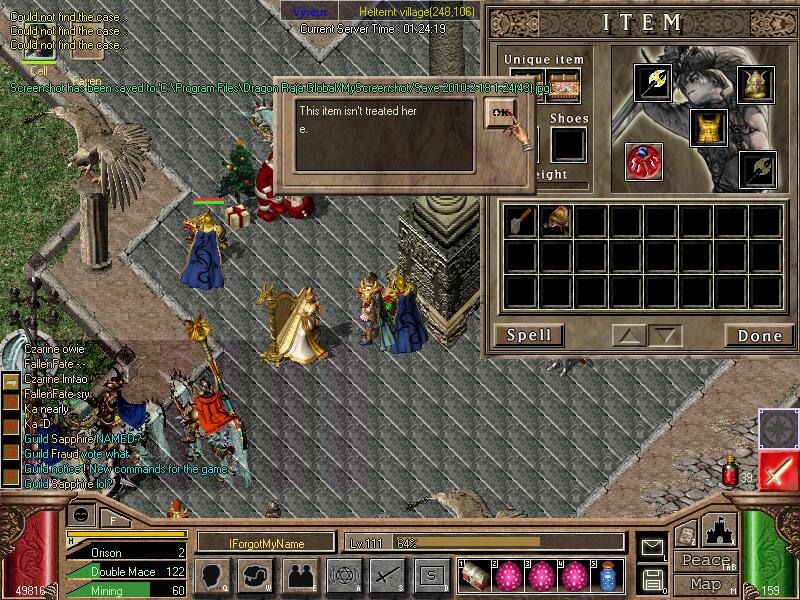Confirm the item message with OK
Image resolution: width=800 pixels, height=600 pixels.
point(501,114)
